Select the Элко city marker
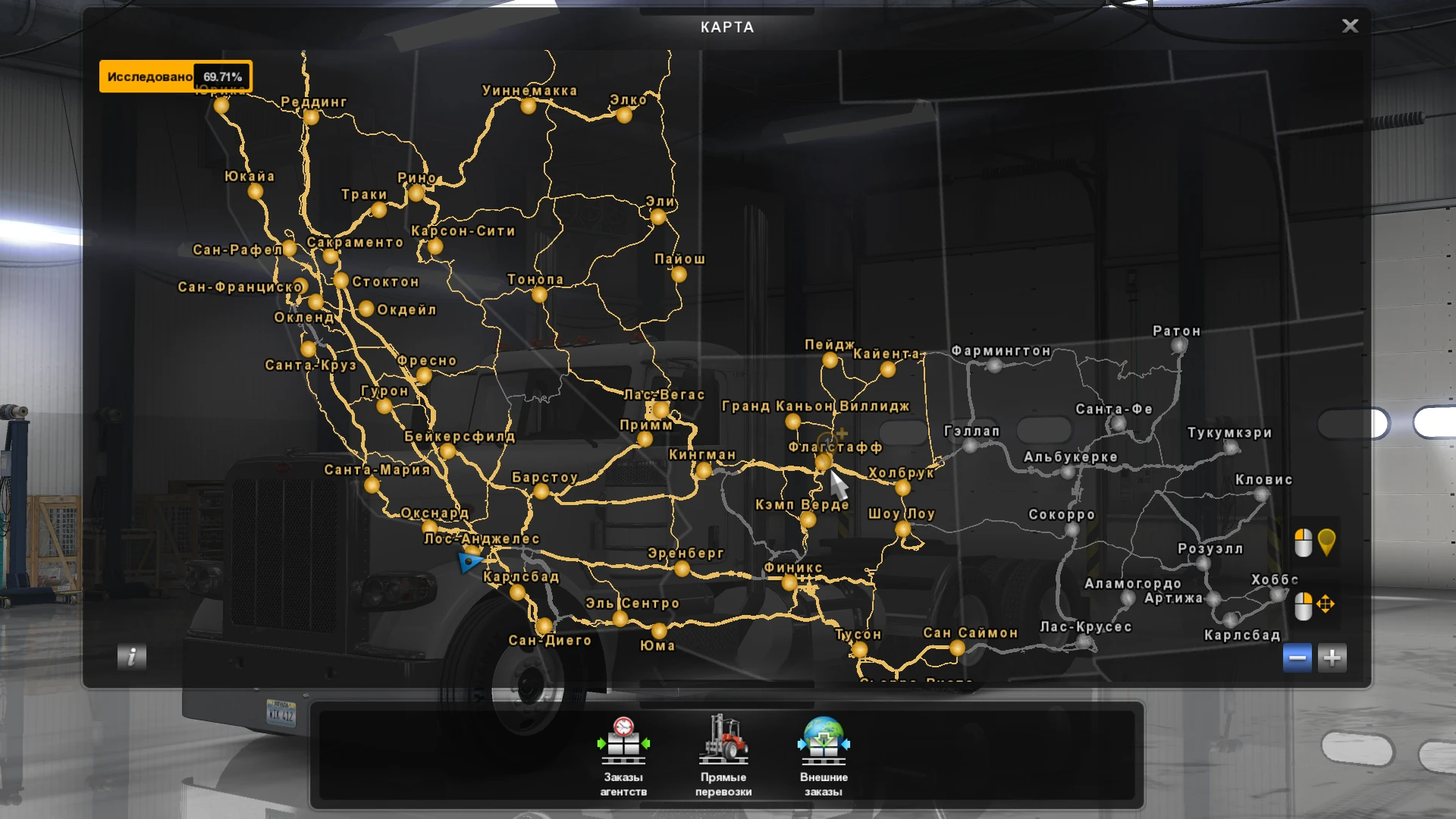Viewport: 1456px width, 819px height. tap(624, 116)
